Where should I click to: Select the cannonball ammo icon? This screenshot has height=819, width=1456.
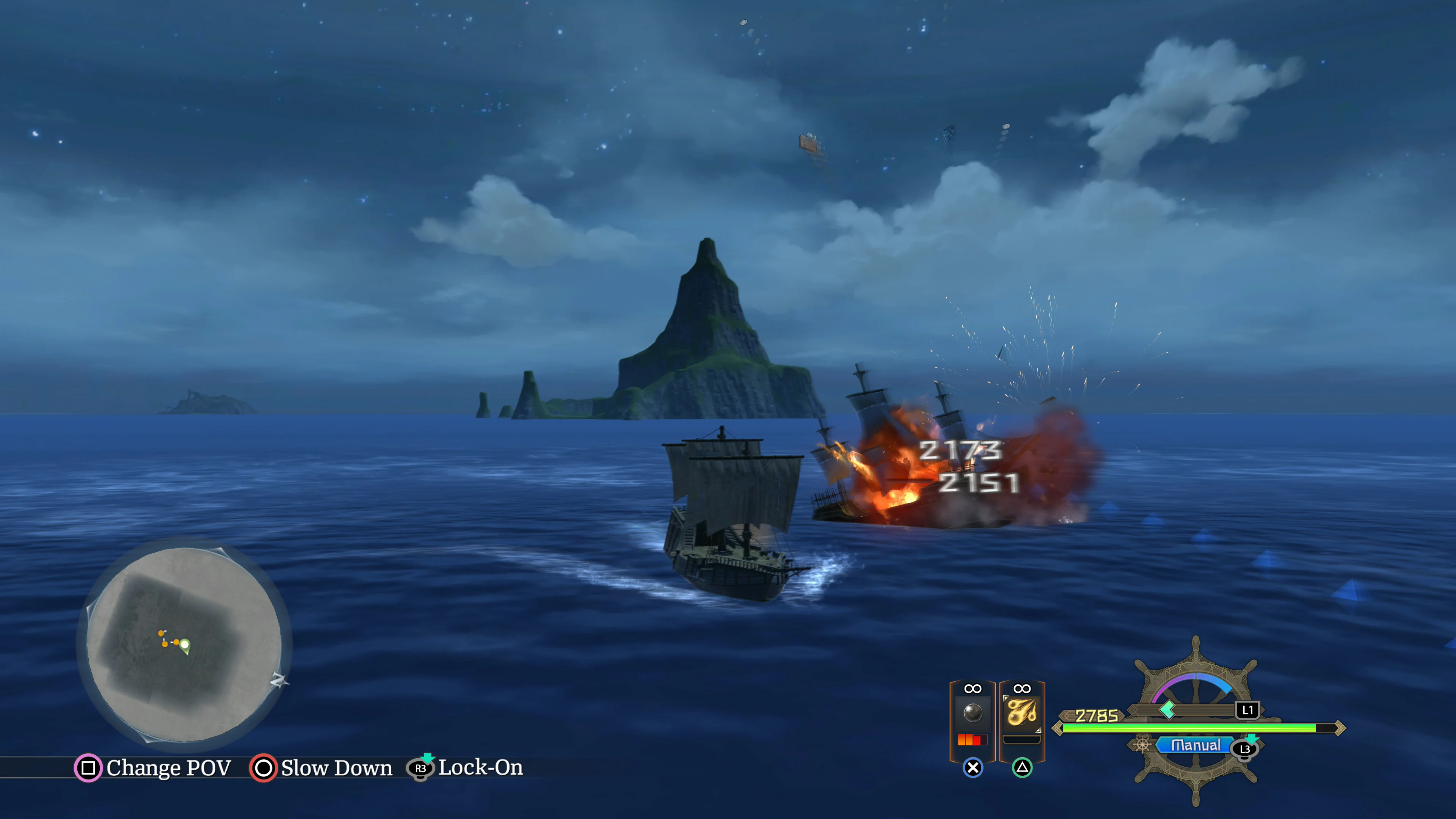[x=974, y=713]
